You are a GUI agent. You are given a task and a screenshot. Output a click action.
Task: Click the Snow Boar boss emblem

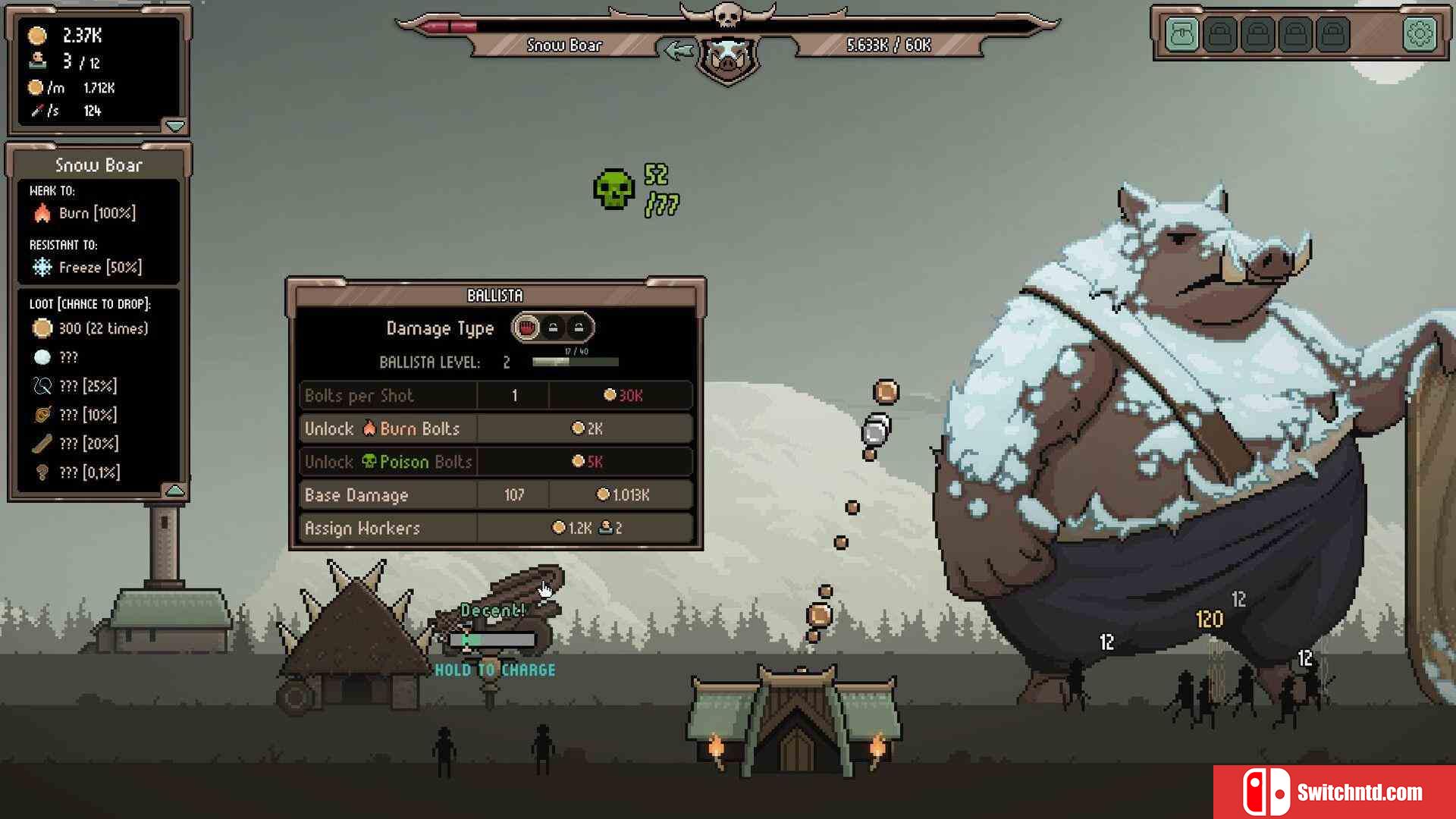tap(727, 57)
